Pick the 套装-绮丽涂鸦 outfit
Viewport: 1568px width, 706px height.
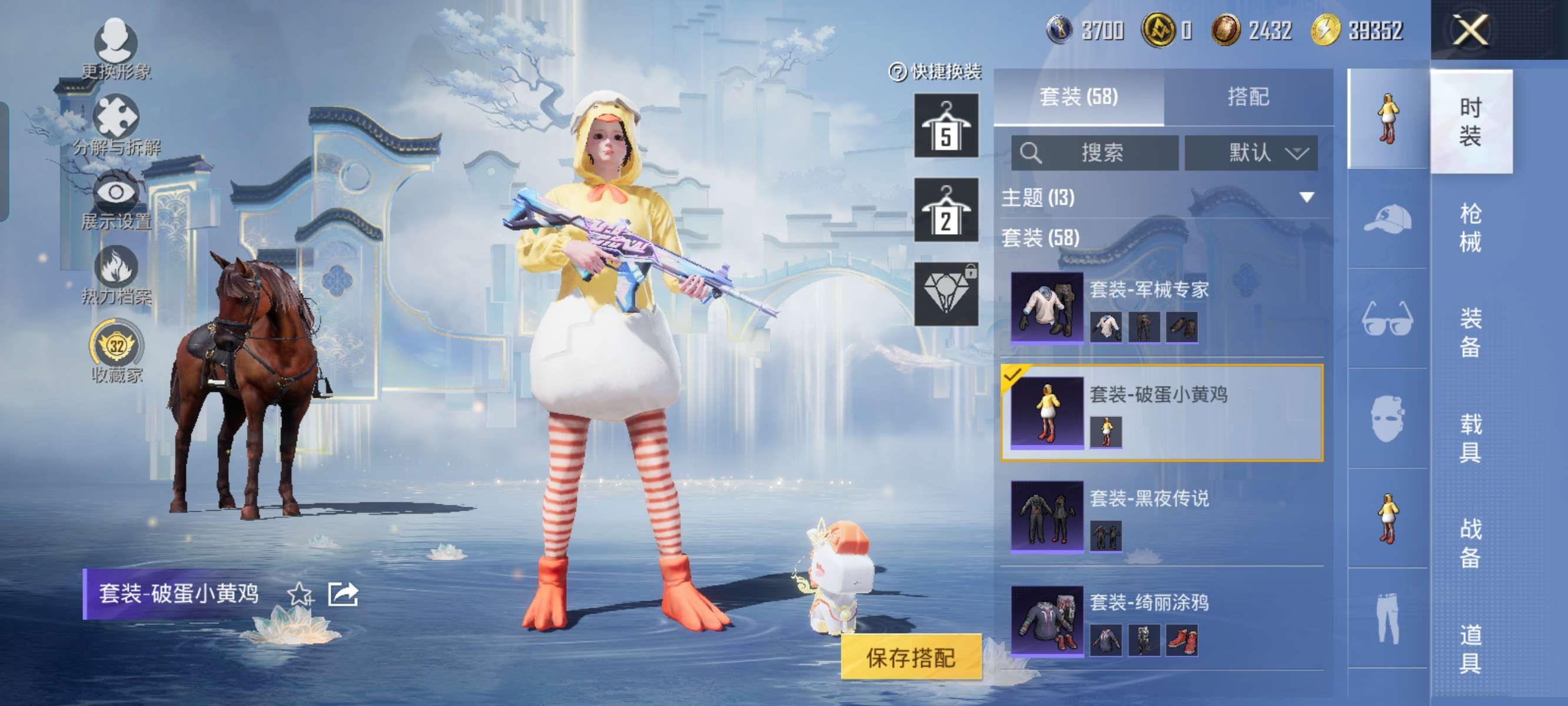[x=1161, y=620]
